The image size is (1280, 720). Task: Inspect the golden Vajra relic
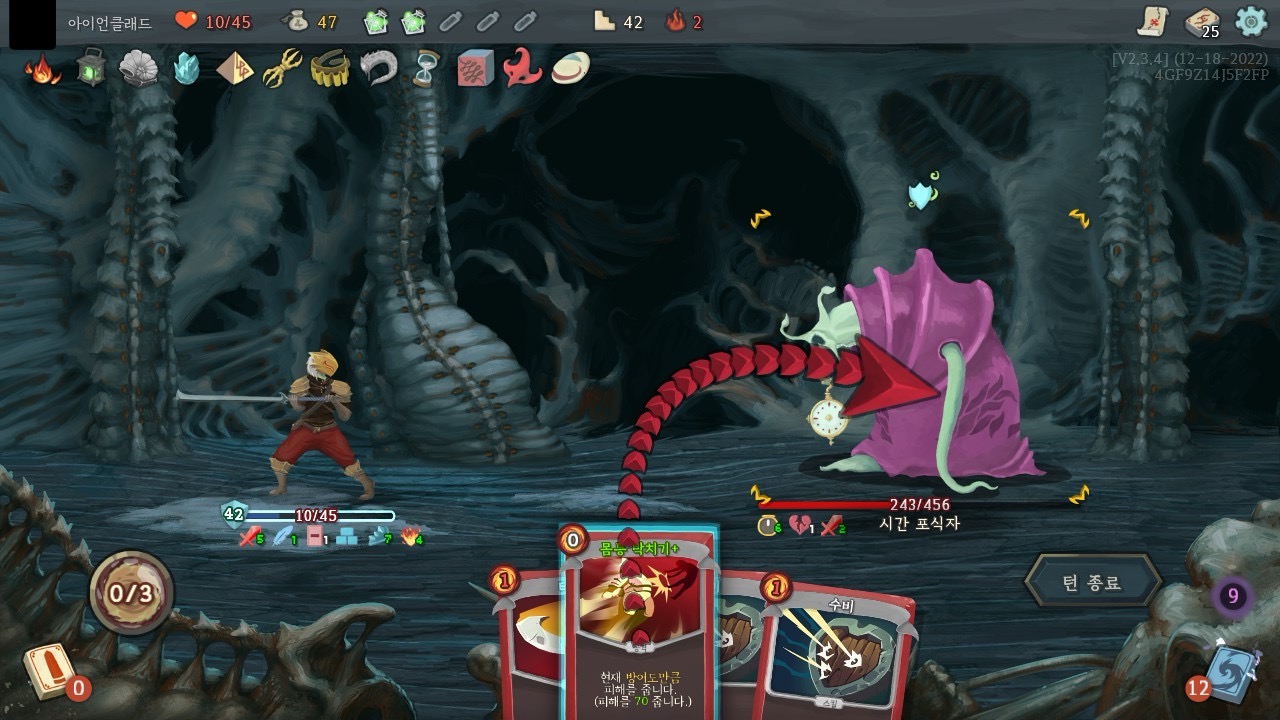click(x=282, y=68)
